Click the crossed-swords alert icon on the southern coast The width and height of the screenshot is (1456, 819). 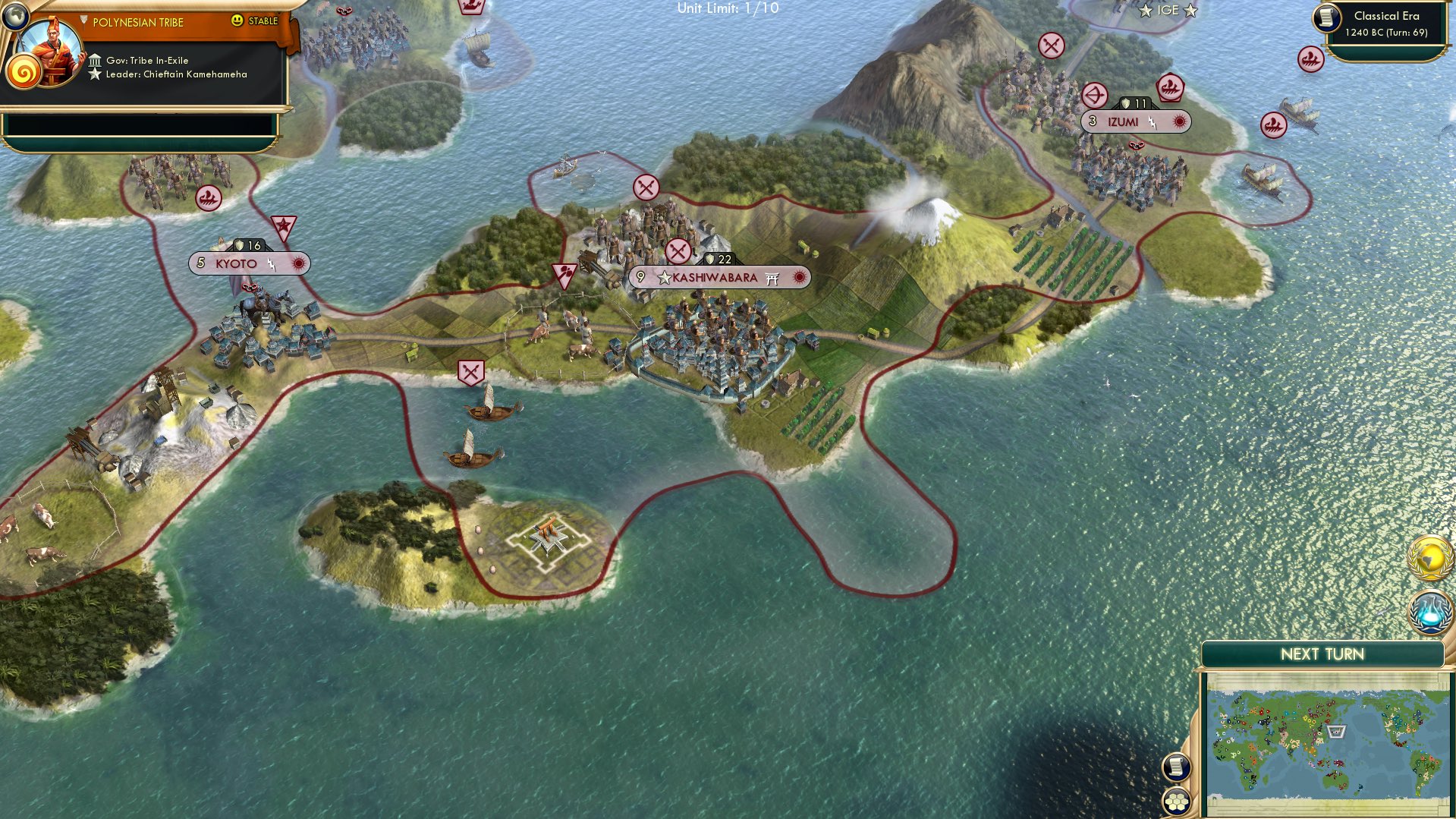473,371
